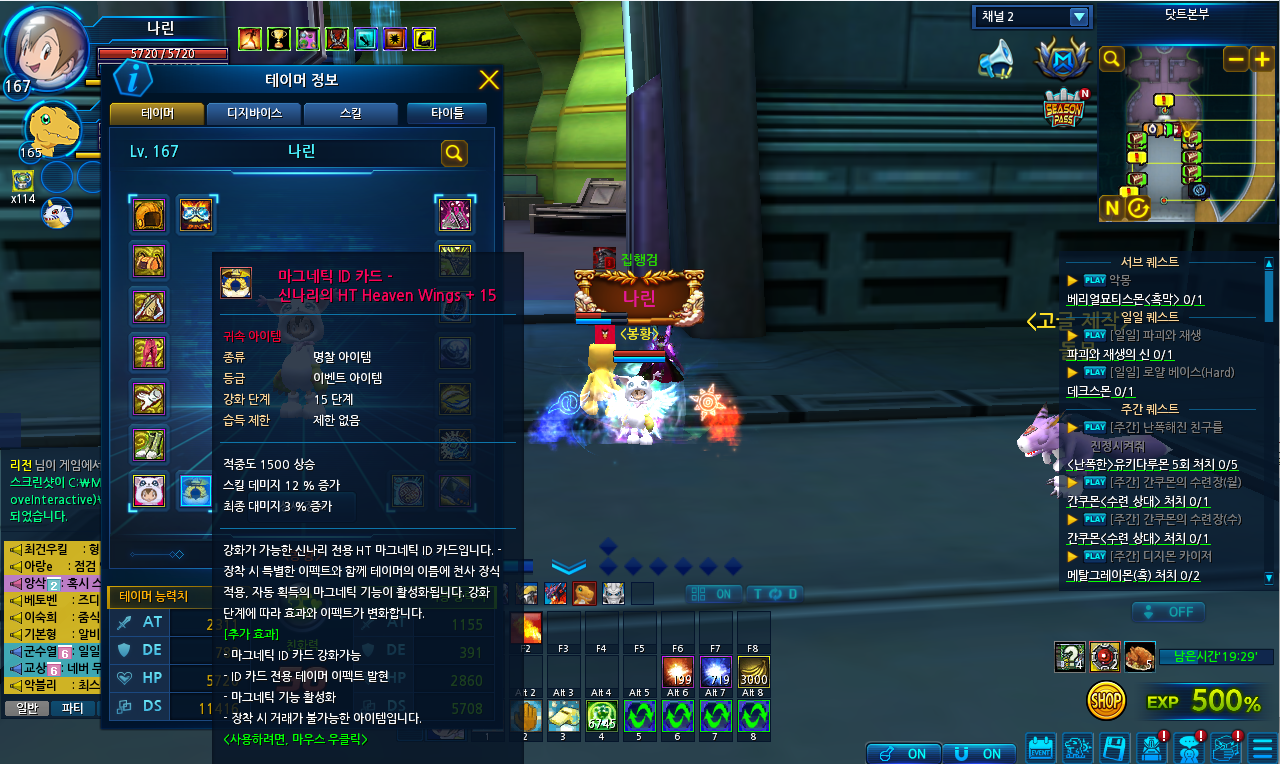Image resolution: width=1280 pixels, height=764 pixels.
Task: Open the Event calendar icon
Action: (x=1042, y=748)
